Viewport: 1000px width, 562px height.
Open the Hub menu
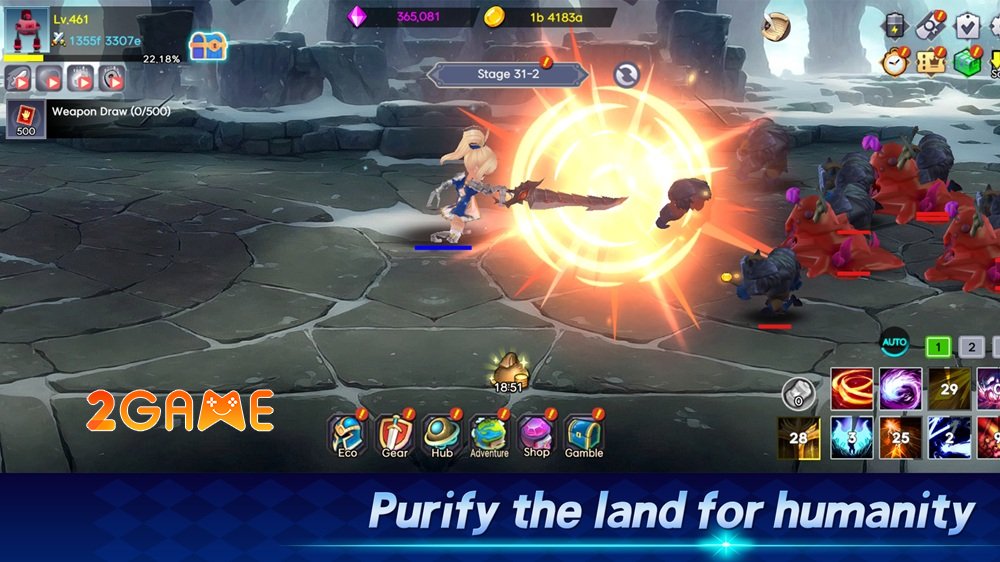(441, 435)
